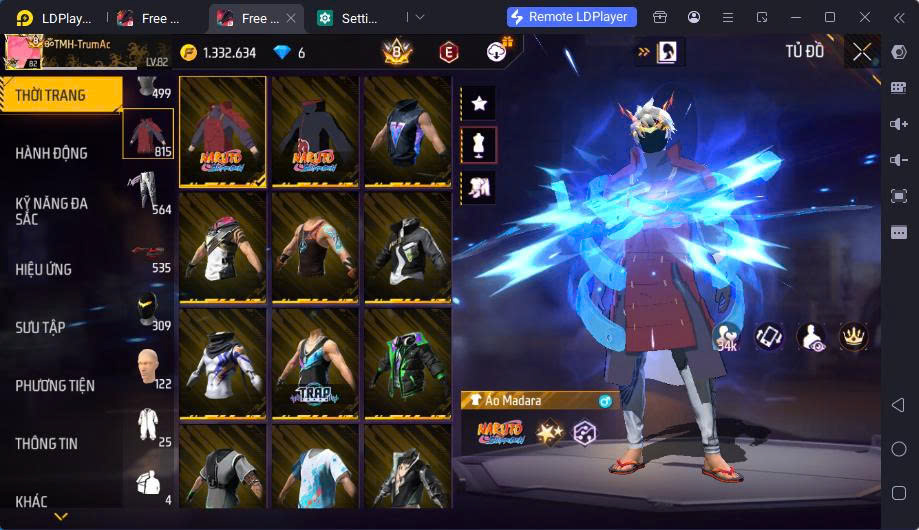This screenshot has height=530, width=919.
Task: Maximize the LDPlayer window
Action: pos(829,17)
